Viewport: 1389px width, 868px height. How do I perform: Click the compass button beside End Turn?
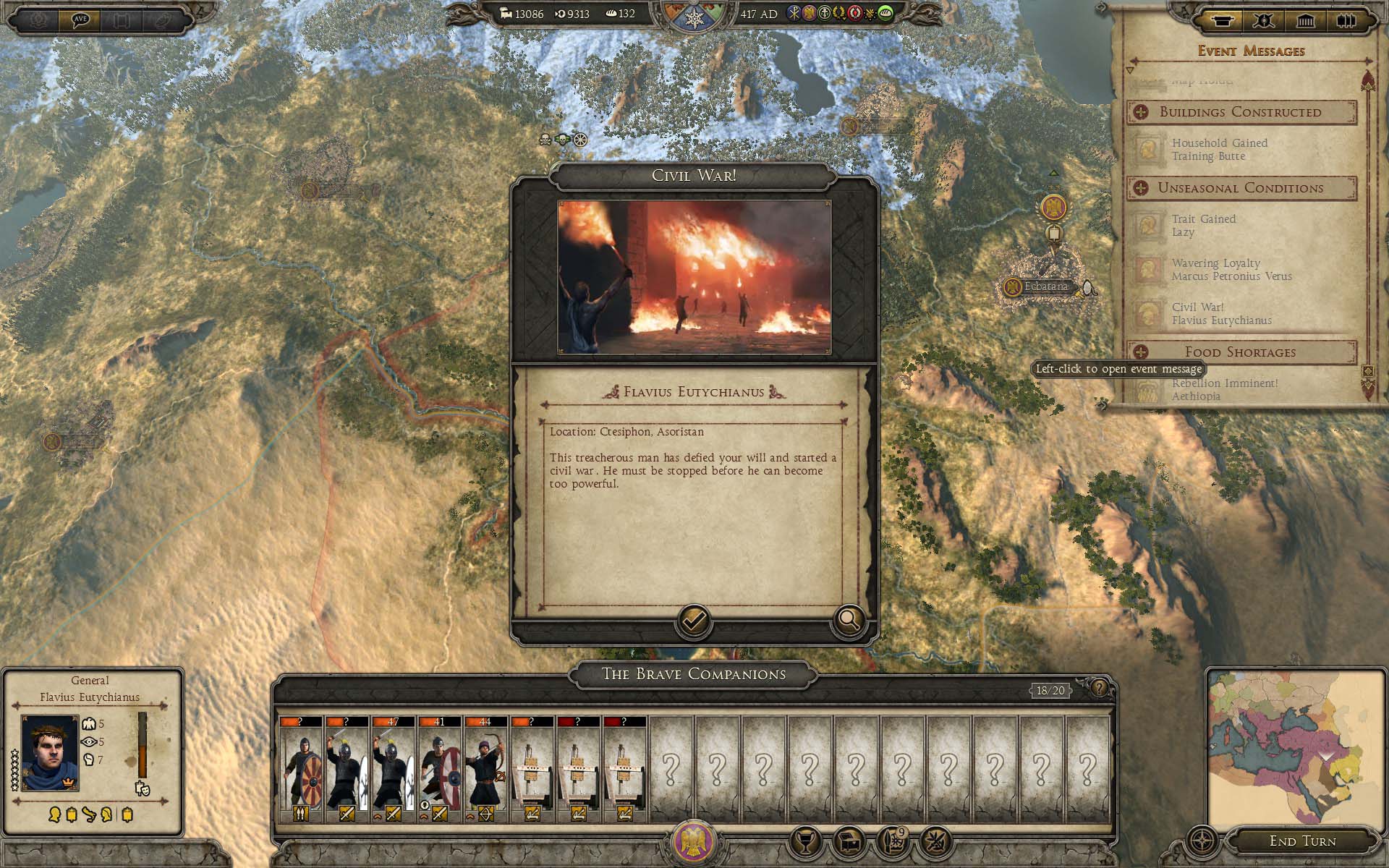[x=1203, y=842]
